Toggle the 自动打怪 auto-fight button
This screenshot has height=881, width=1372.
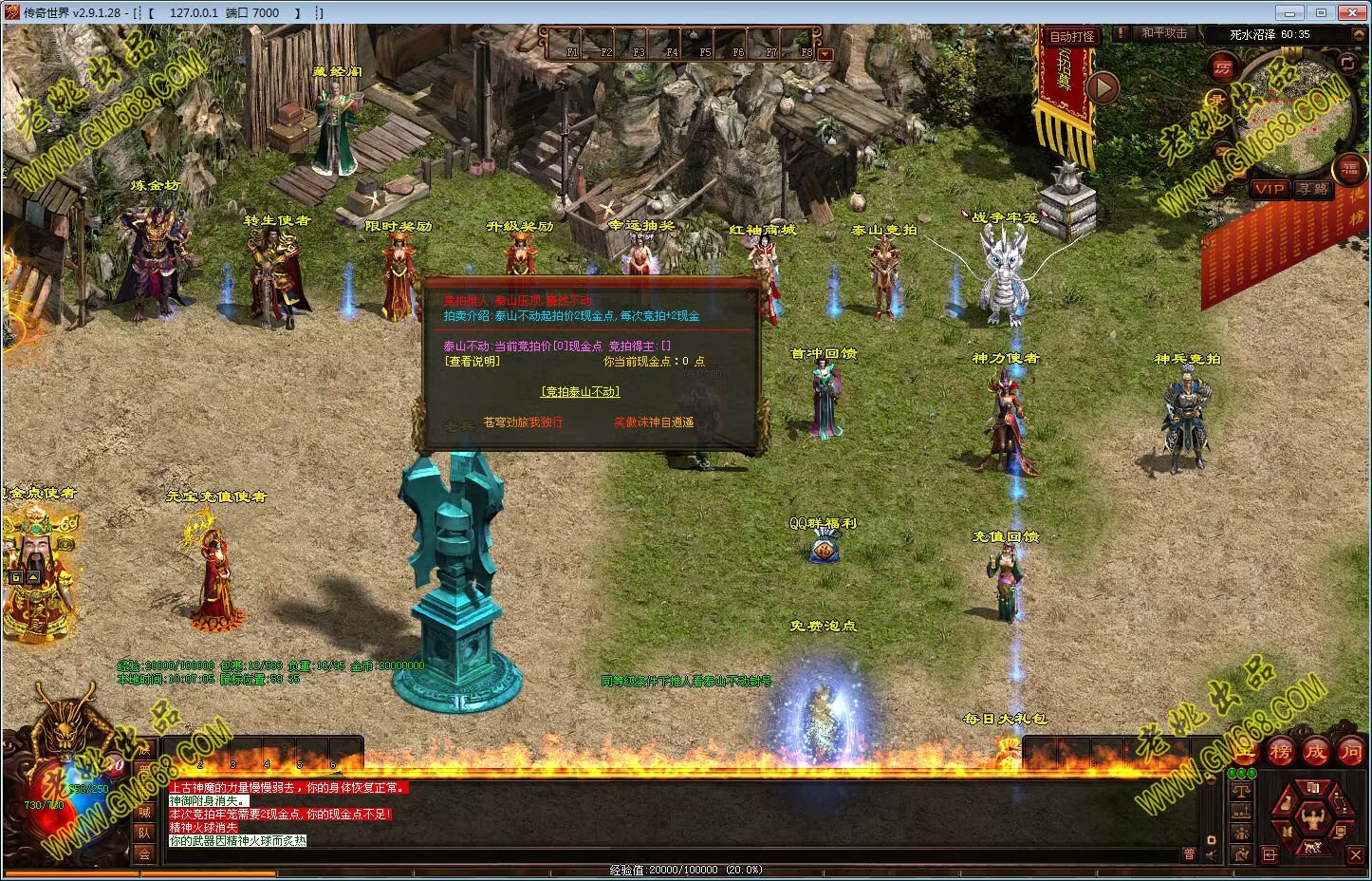click(x=1071, y=36)
